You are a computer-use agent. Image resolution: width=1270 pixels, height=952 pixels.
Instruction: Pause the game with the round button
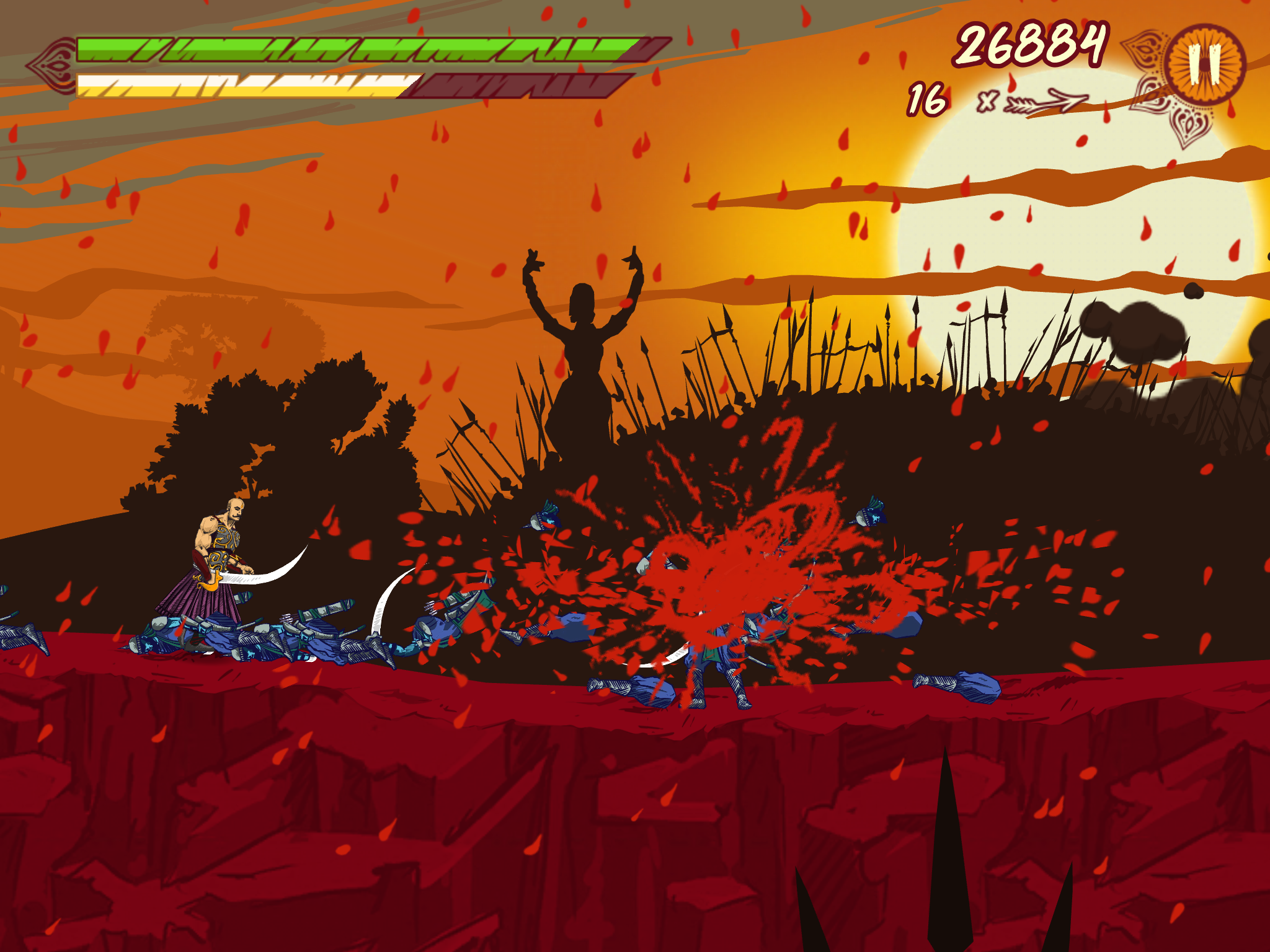tap(1205, 64)
